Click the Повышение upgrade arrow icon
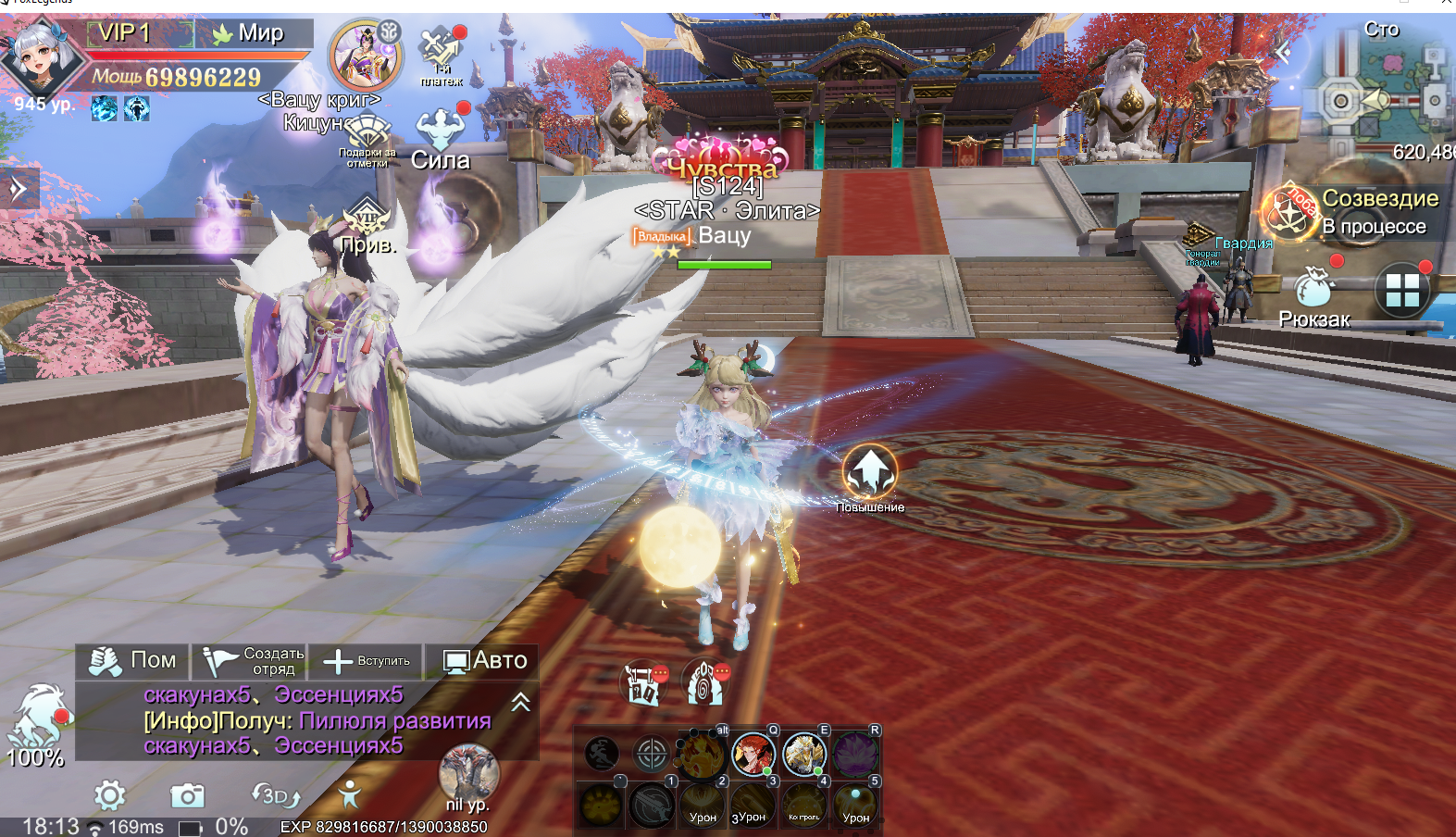The width and height of the screenshot is (1456, 837). pos(869,471)
